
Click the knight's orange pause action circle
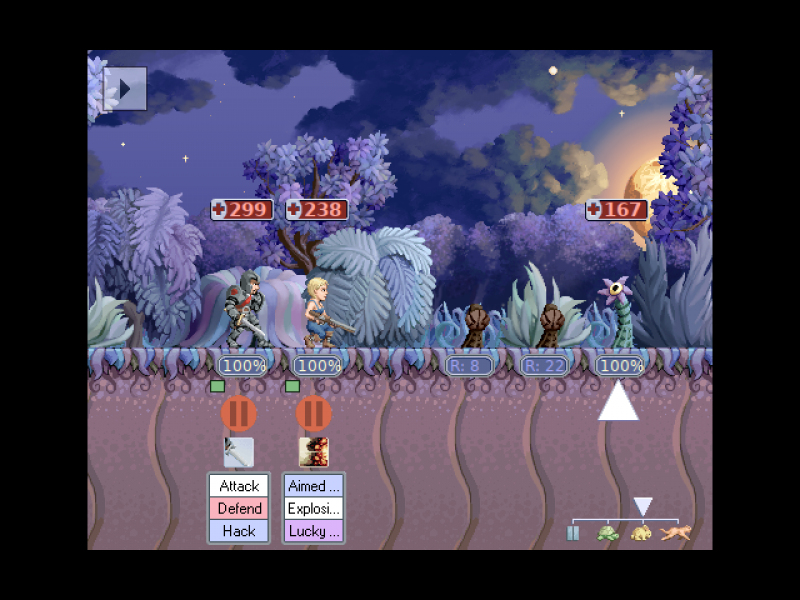point(238,413)
